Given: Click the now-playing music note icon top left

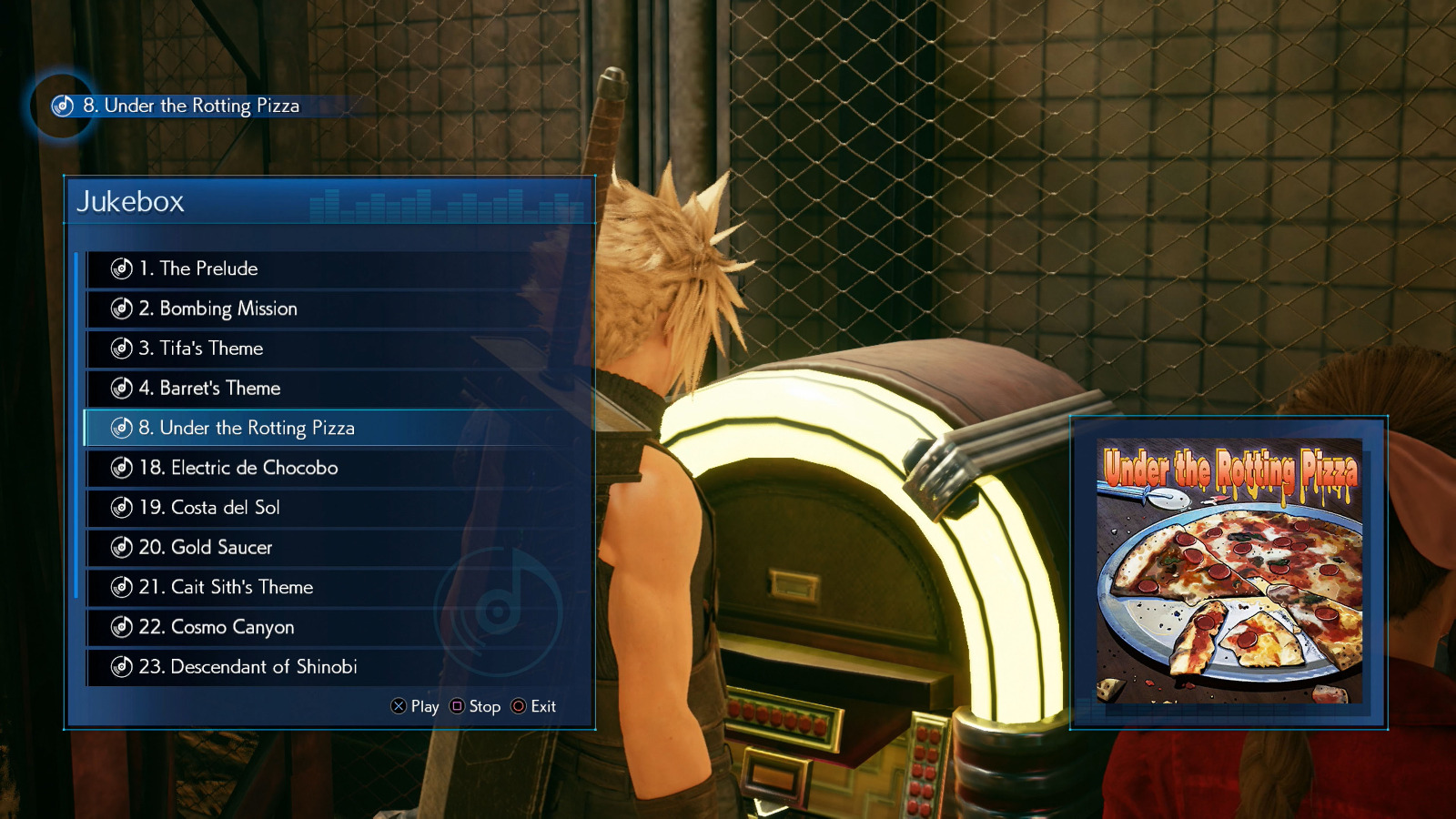Looking at the screenshot, I should [60, 106].
